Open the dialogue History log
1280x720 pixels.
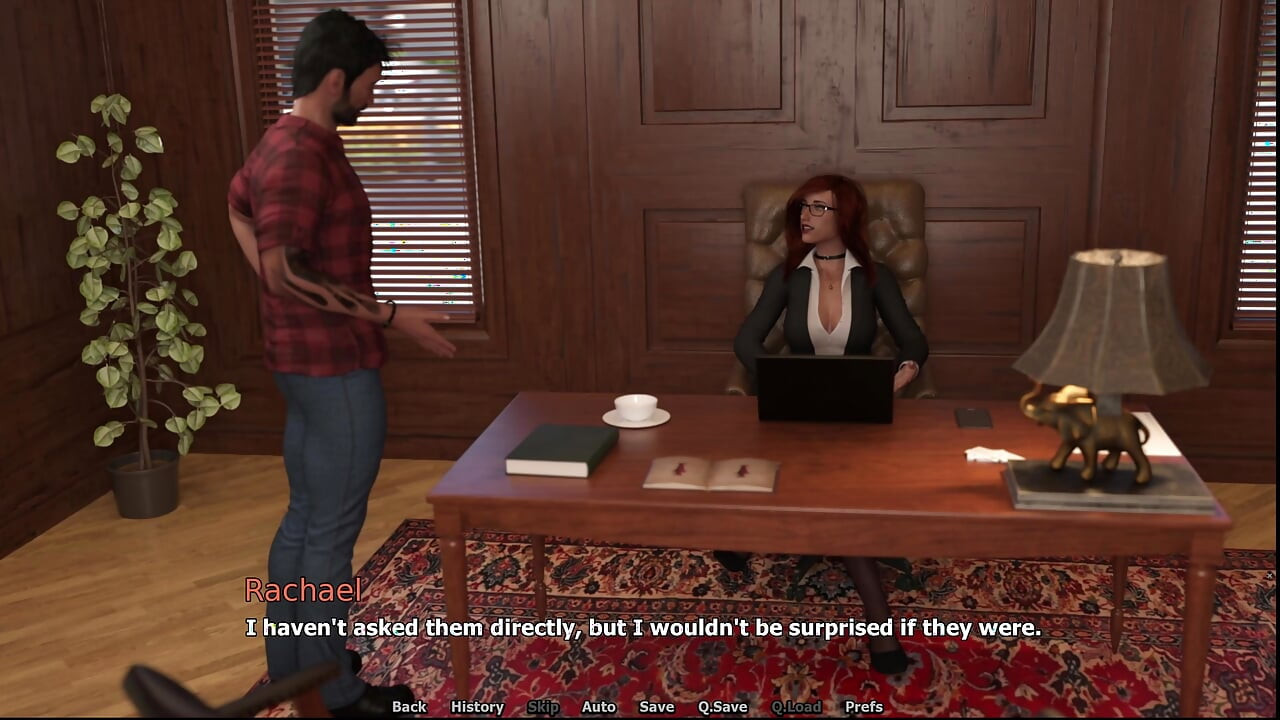[477, 707]
